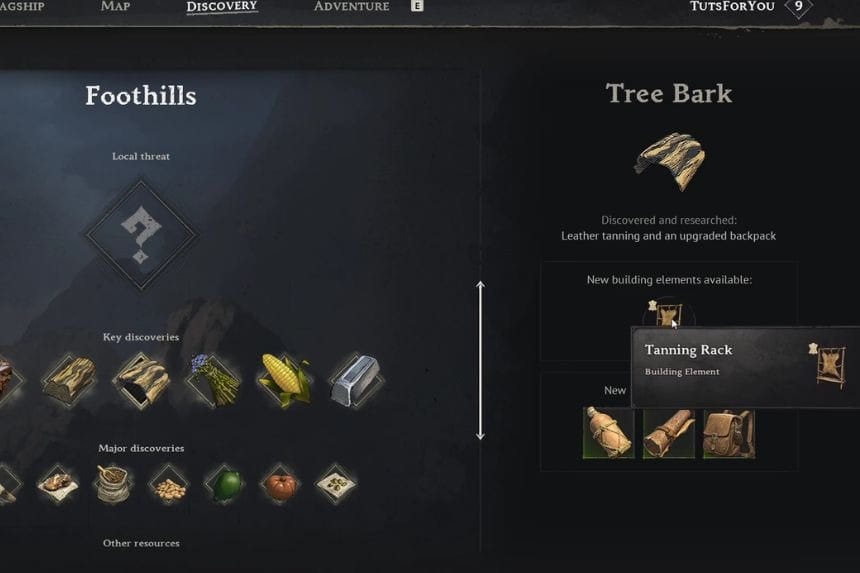The image size is (860, 573).
Task: Select the corn cob key discovery
Action: (x=285, y=381)
